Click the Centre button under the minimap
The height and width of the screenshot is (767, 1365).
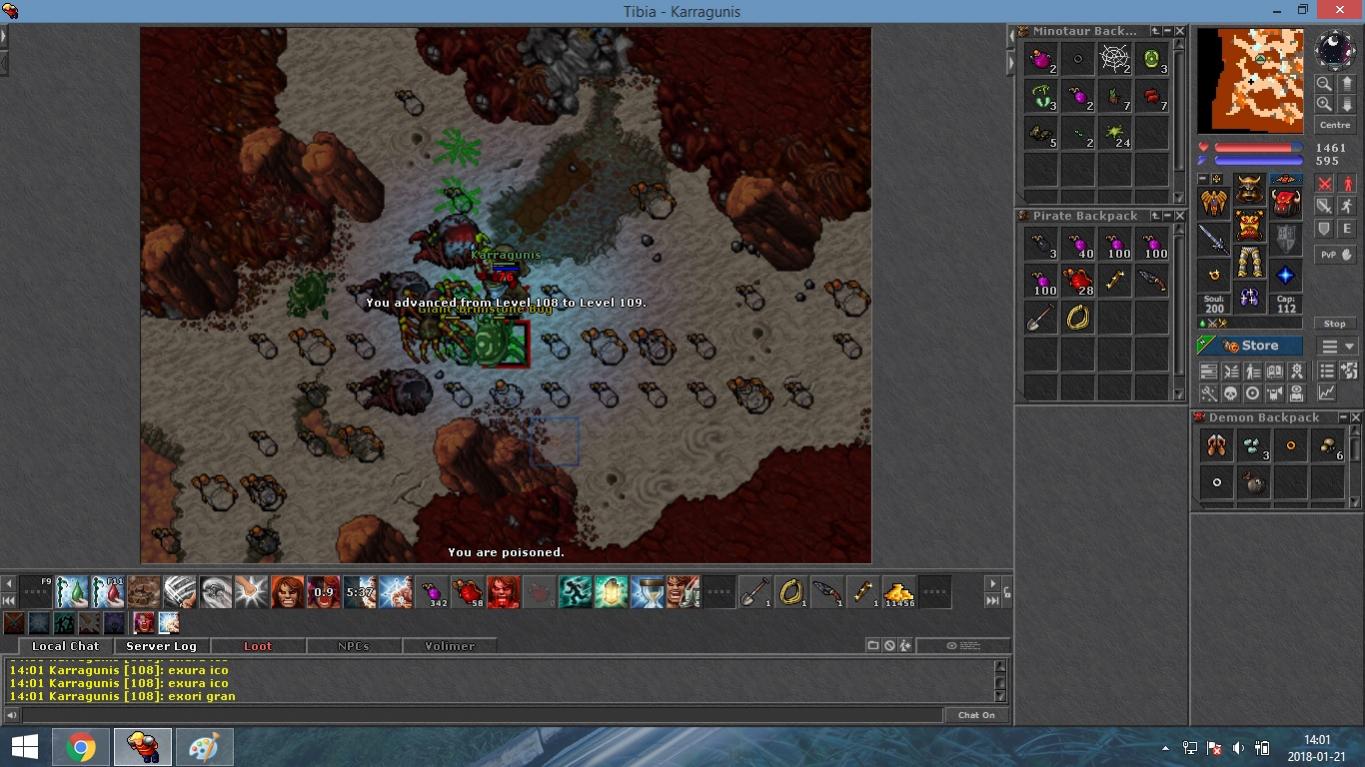1335,125
